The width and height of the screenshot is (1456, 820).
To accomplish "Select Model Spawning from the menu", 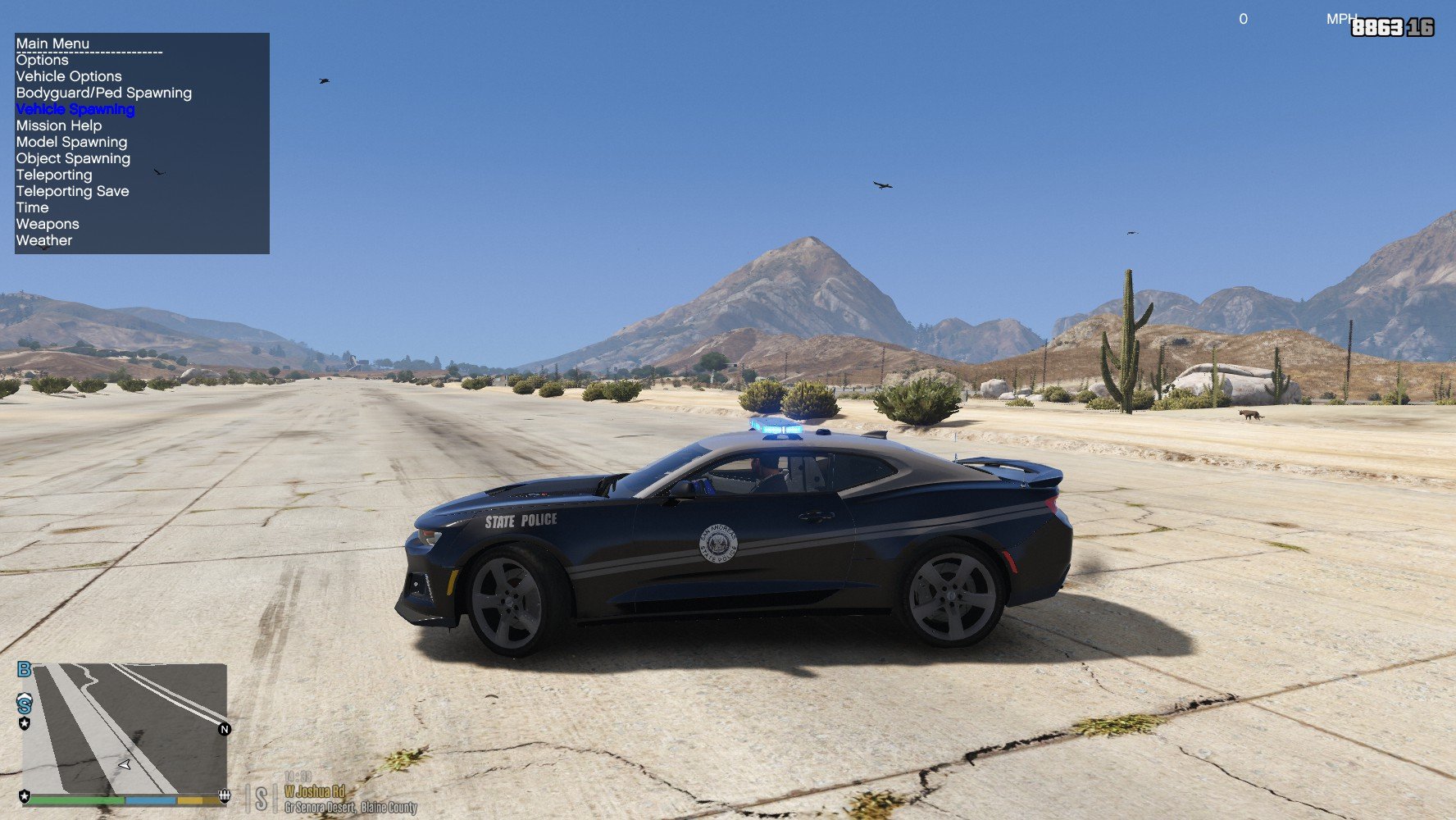I will (x=72, y=142).
